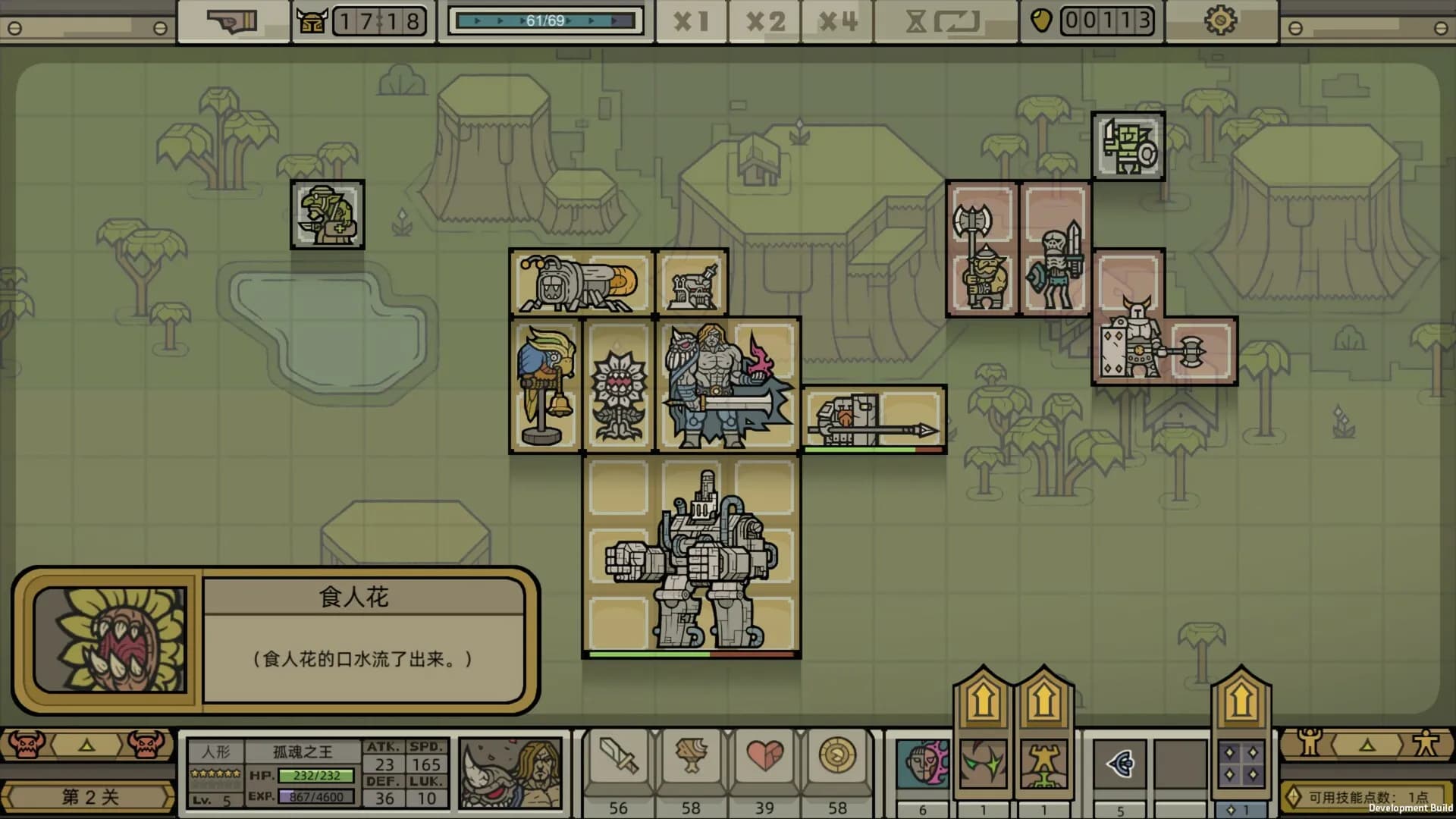1456x819 pixels.
Task: Open the King of Lost Souls portrait
Action: tap(510, 772)
